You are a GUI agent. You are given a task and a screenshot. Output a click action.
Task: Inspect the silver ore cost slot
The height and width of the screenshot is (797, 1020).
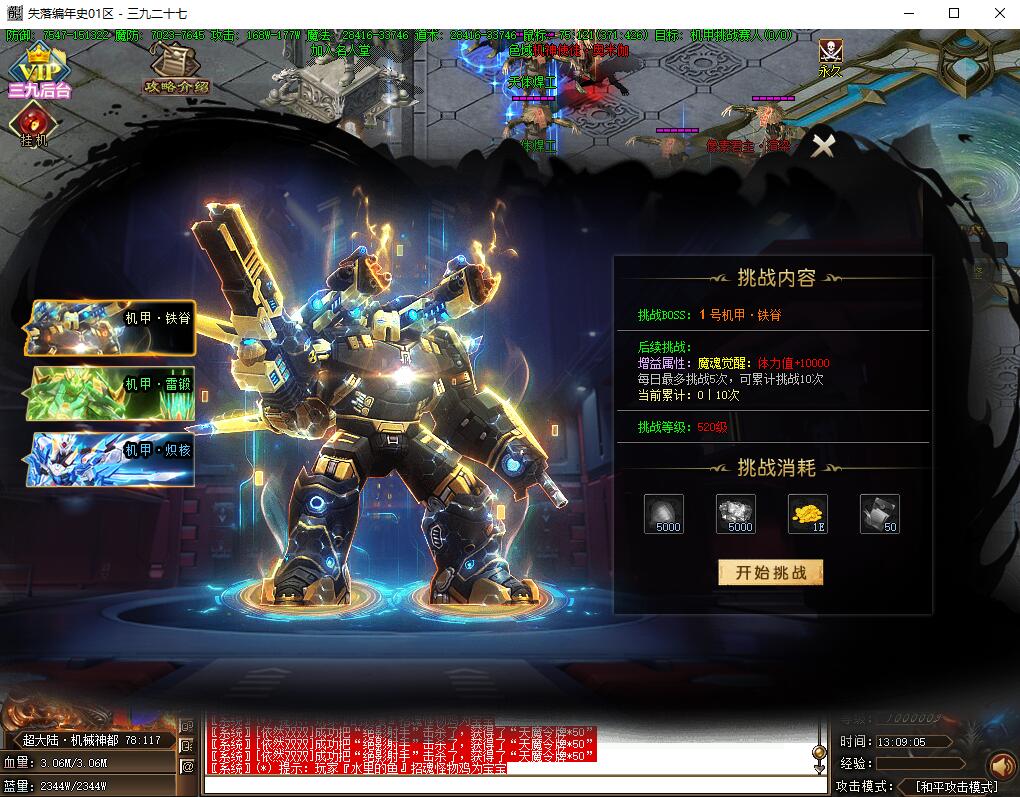tap(736, 513)
